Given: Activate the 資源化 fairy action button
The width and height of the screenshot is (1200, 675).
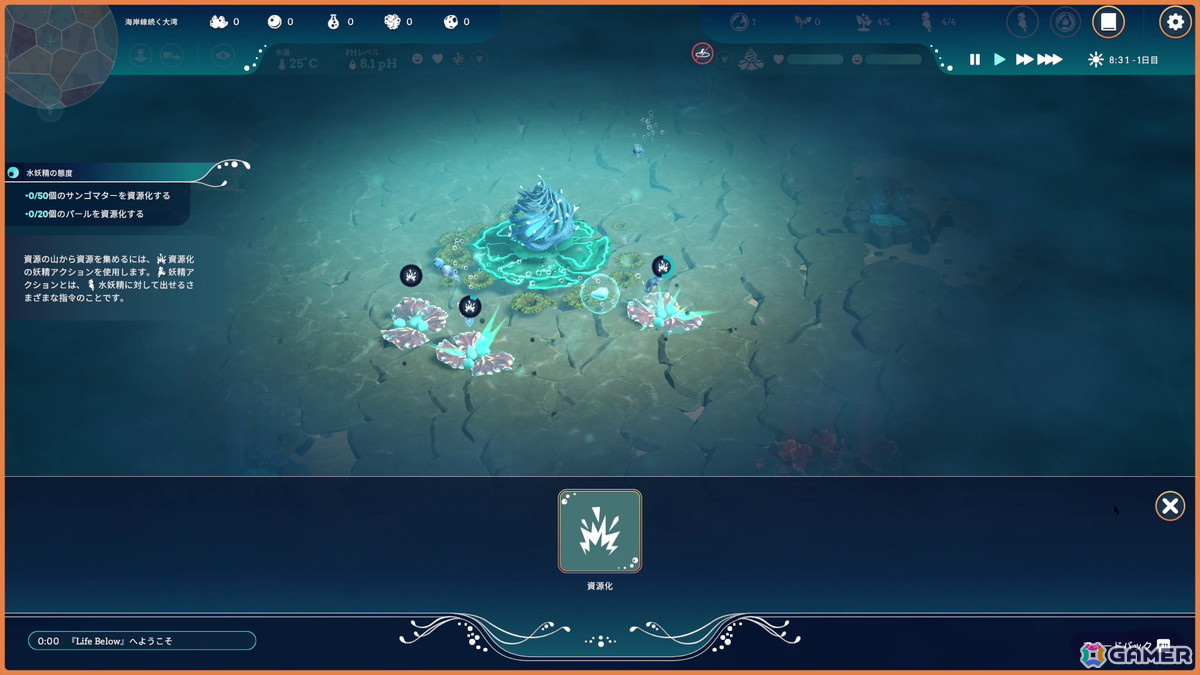Looking at the screenshot, I should tap(600, 531).
